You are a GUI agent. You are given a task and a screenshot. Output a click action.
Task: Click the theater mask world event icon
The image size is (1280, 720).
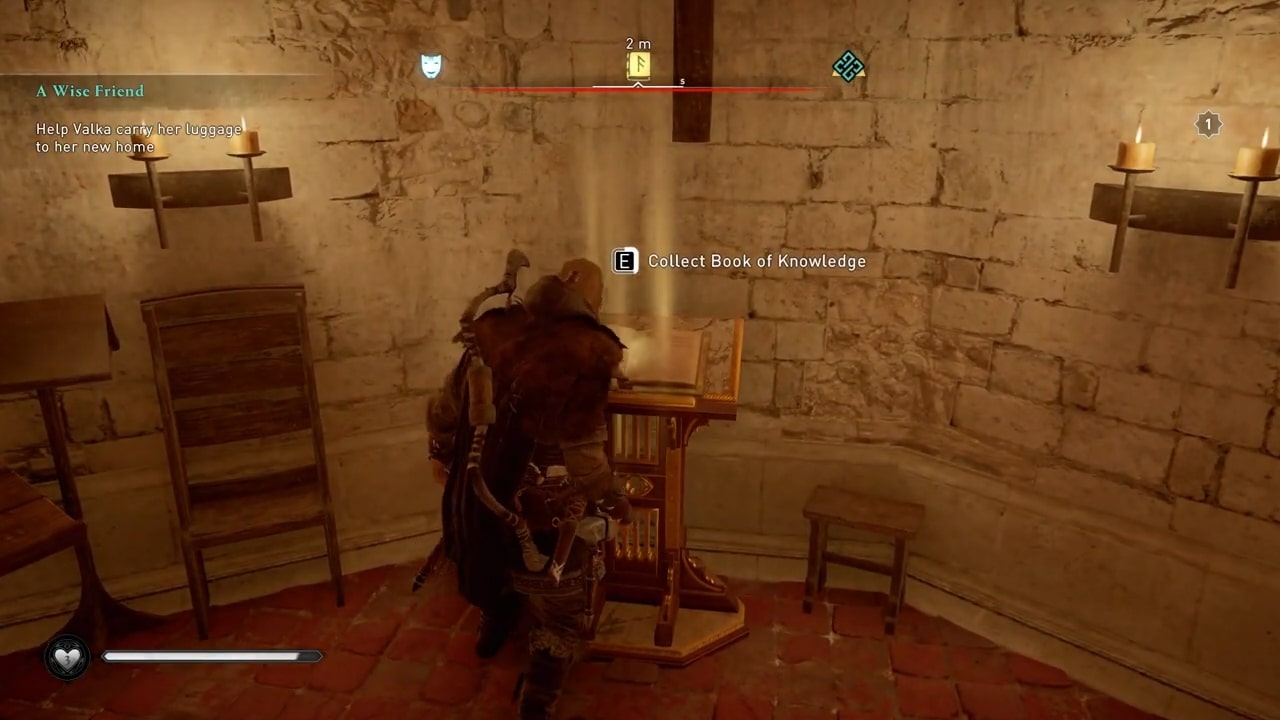[430, 65]
